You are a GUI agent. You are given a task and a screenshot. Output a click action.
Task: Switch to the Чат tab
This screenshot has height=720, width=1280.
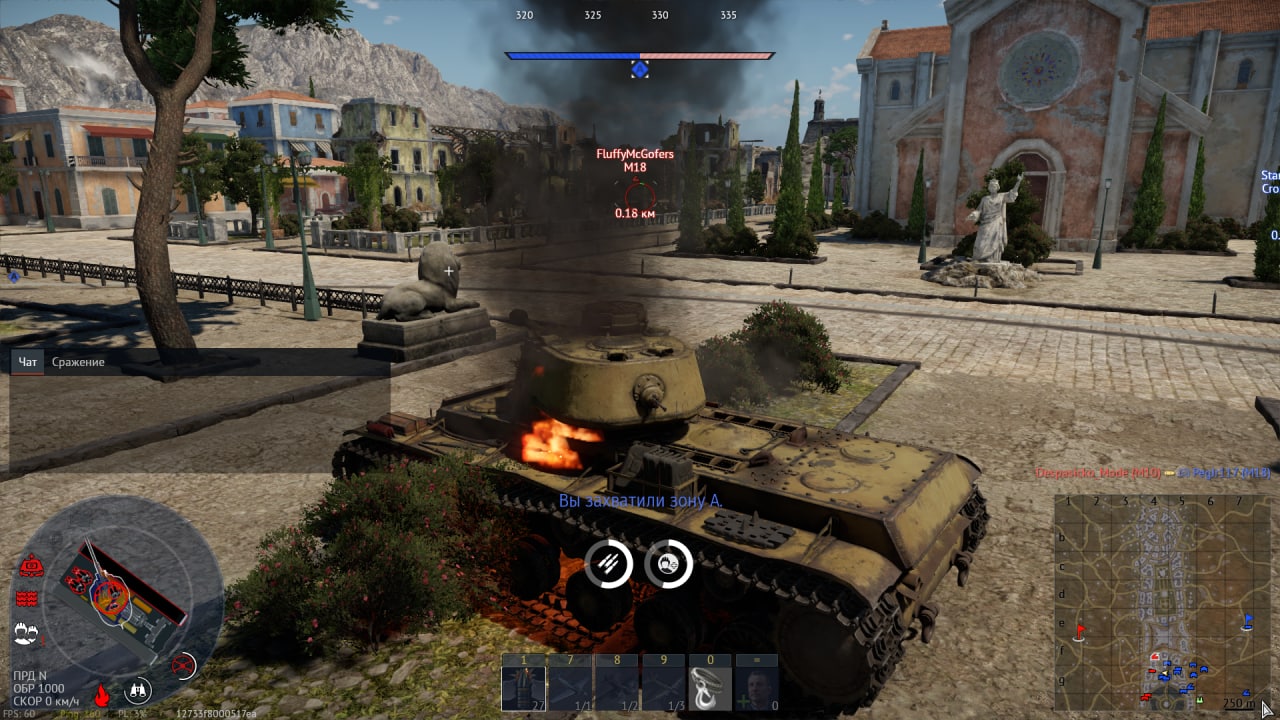(28, 362)
